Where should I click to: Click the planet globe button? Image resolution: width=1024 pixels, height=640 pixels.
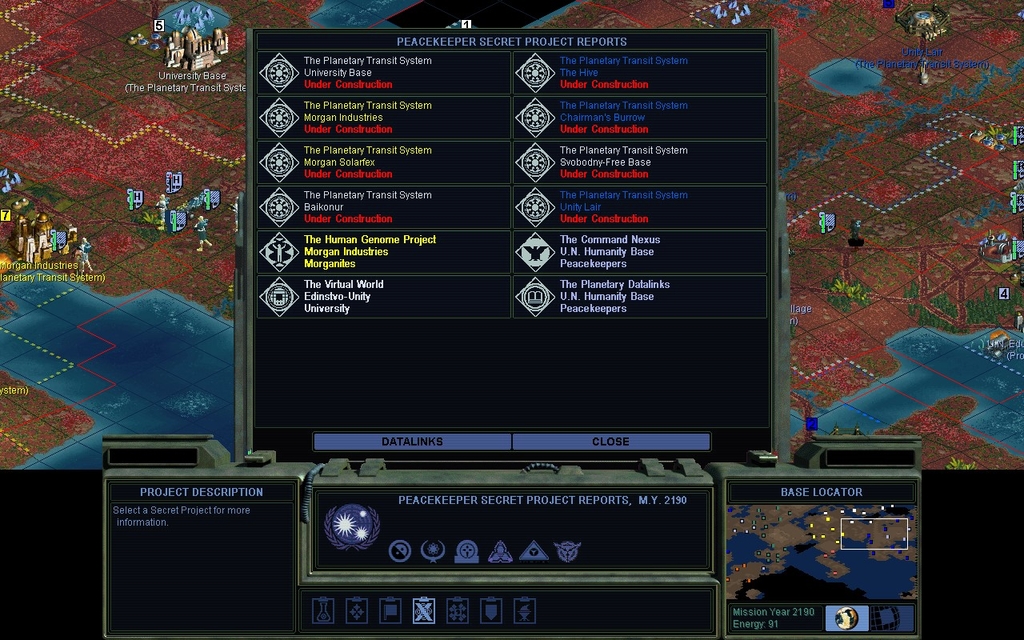pyautogui.click(x=847, y=618)
